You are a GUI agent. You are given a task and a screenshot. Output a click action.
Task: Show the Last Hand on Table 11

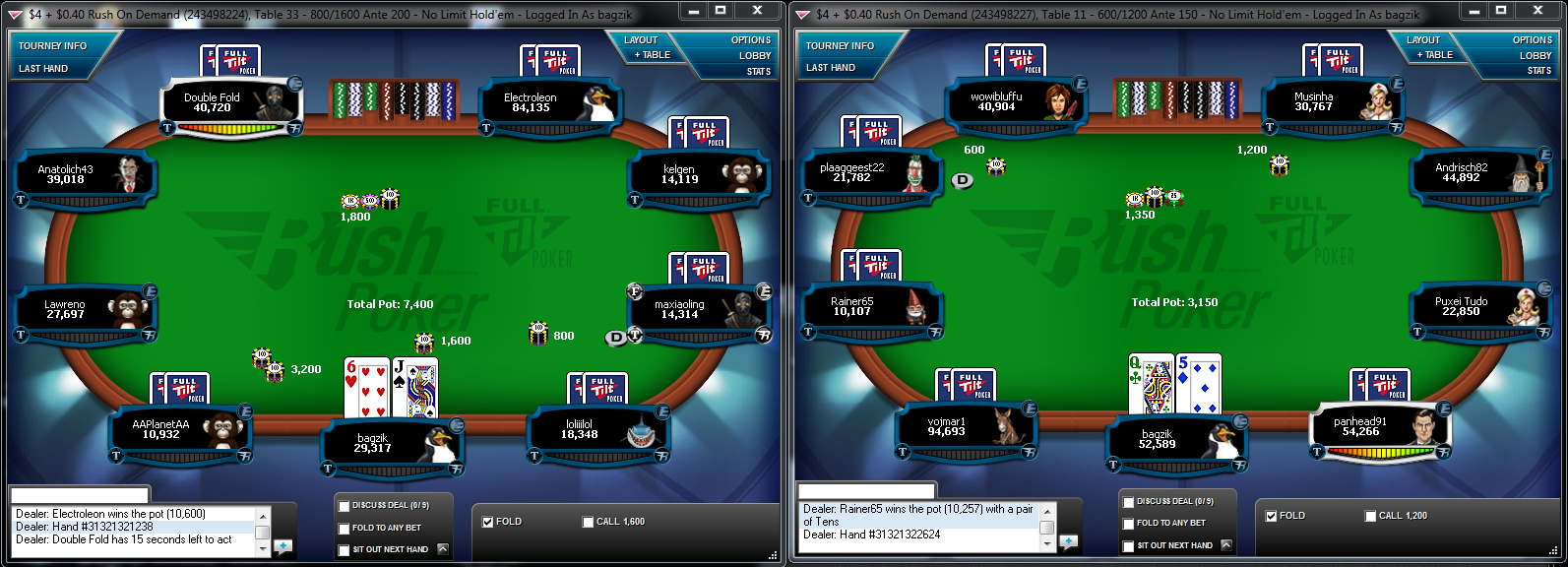click(830, 68)
